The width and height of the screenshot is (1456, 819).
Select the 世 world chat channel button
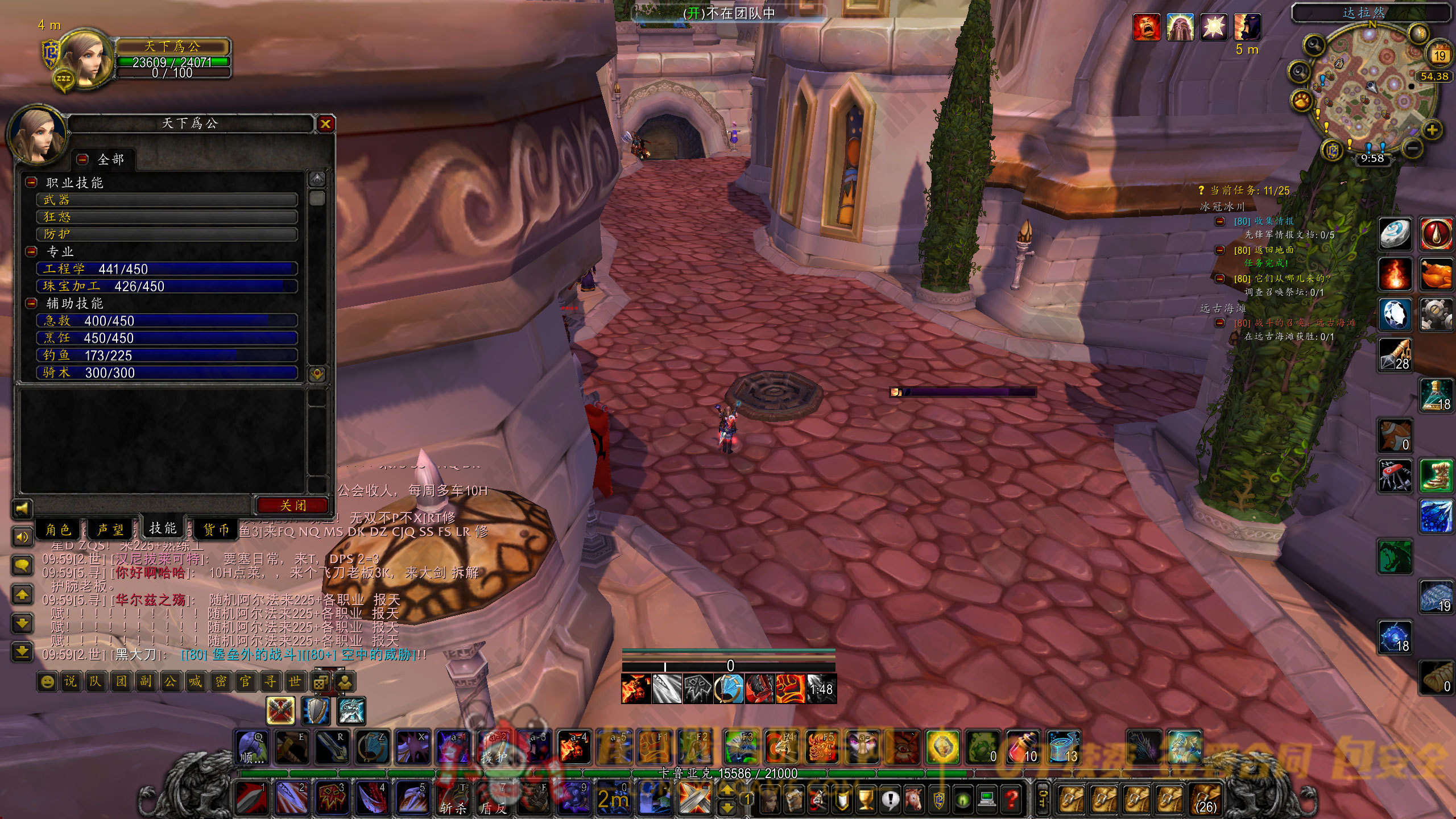(295, 681)
